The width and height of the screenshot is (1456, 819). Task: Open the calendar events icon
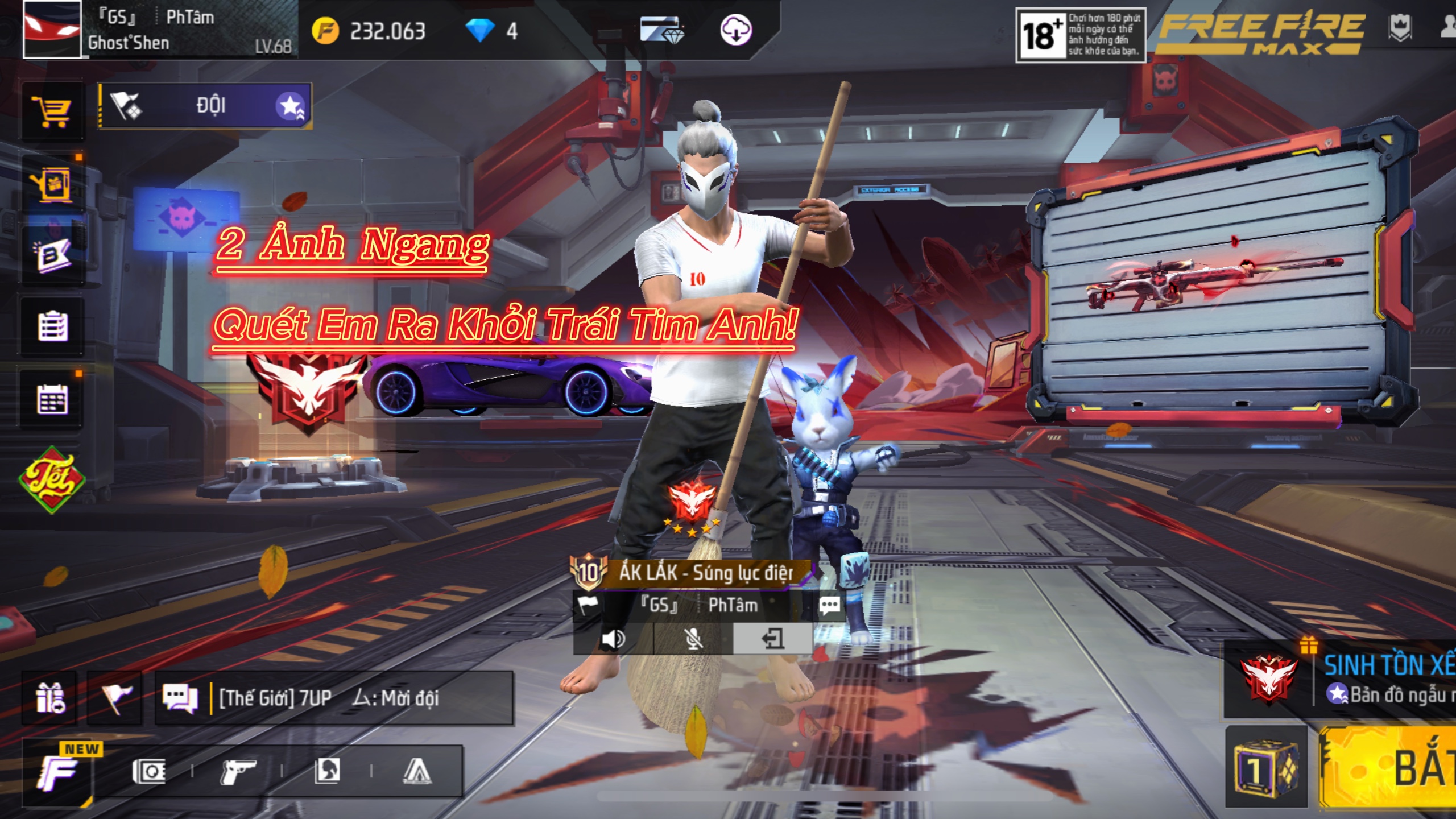(x=52, y=399)
